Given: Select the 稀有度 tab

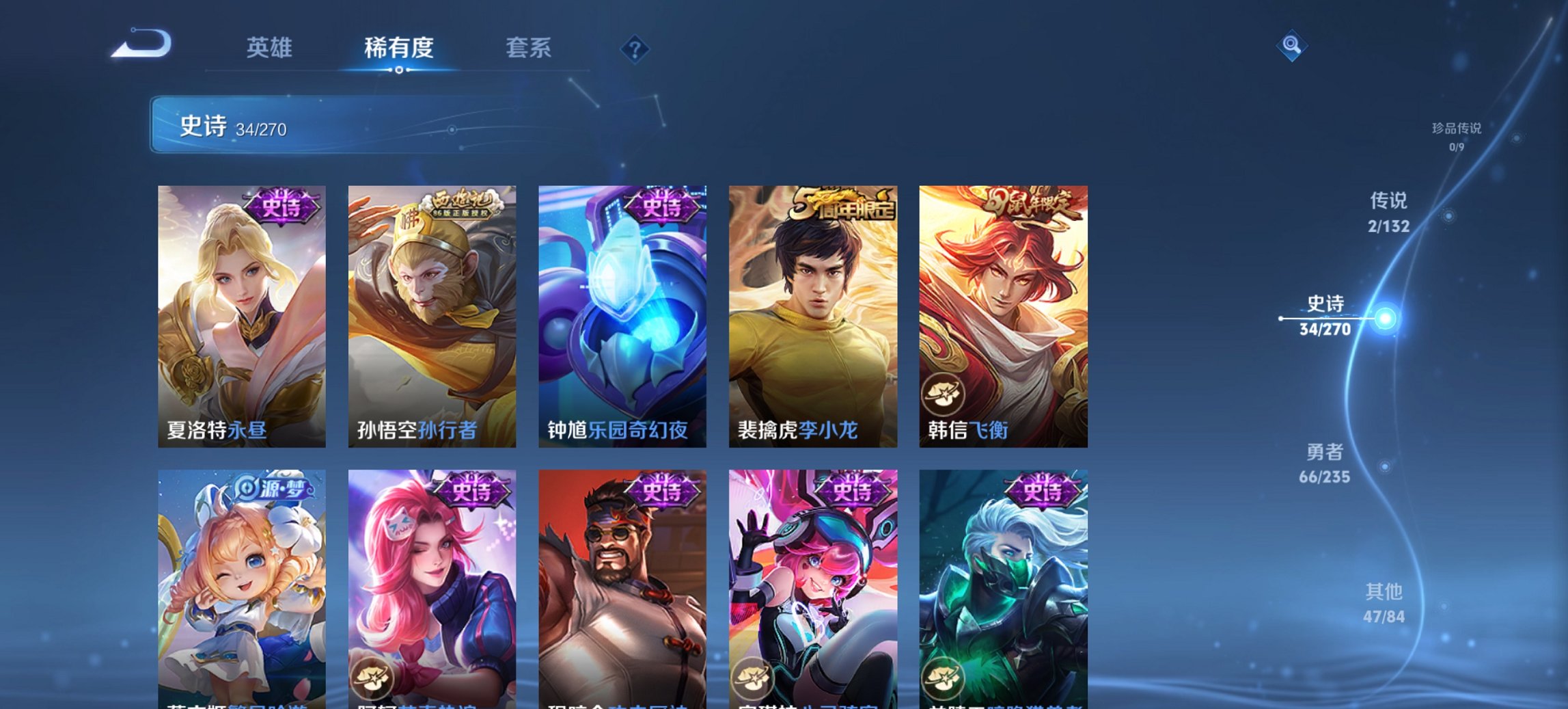Looking at the screenshot, I should 398,48.
